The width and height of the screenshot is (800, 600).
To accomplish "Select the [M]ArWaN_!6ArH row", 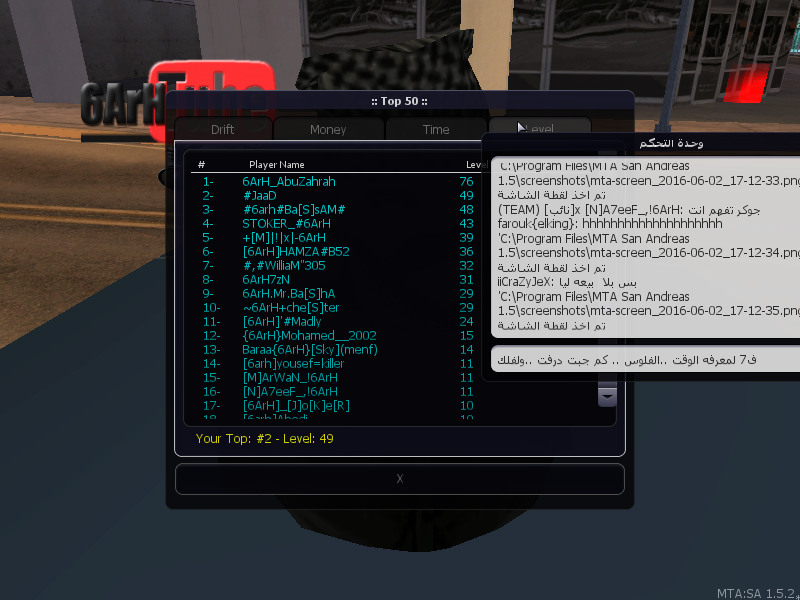I will (x=290, y=378).
